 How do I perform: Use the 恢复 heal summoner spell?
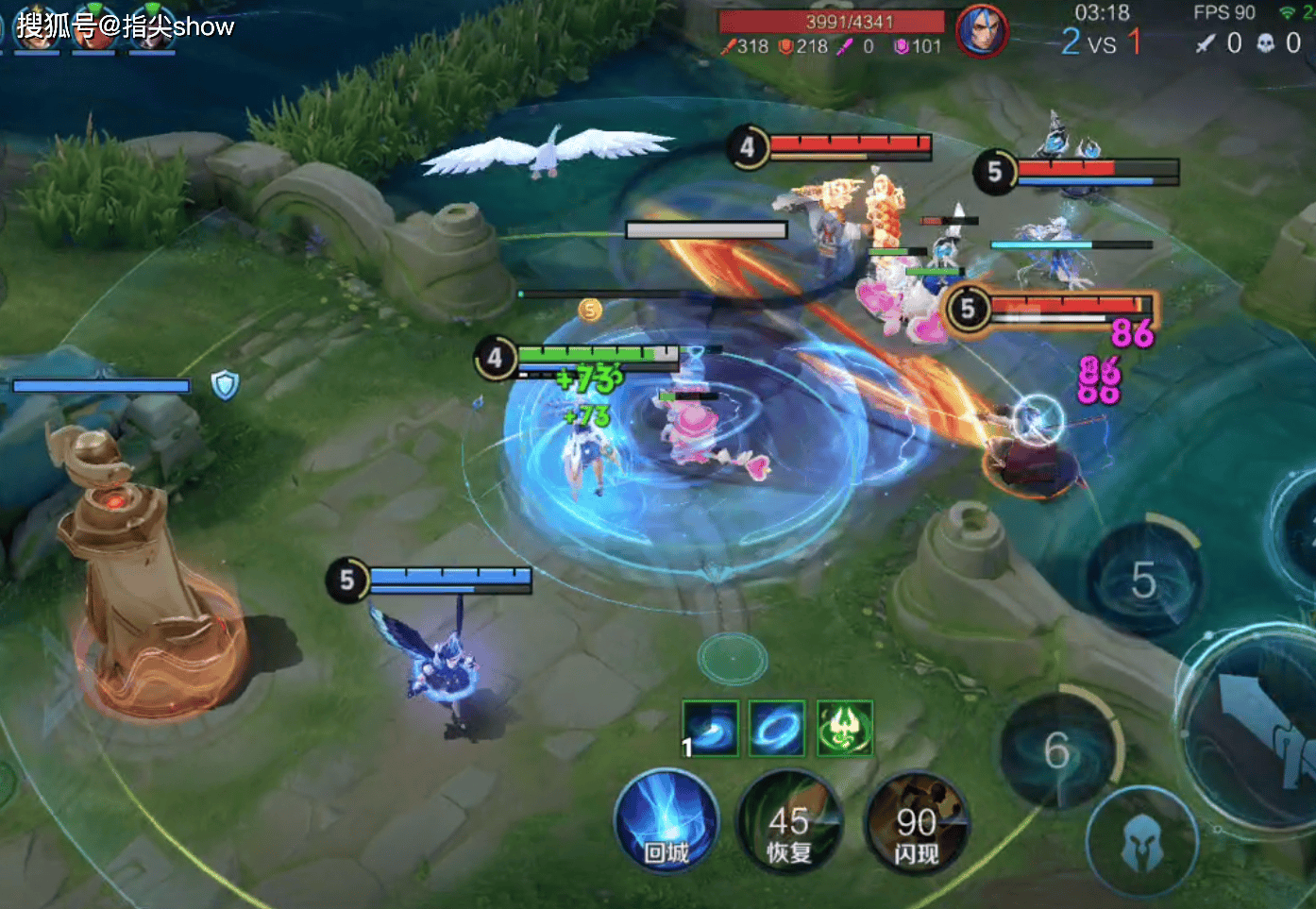point(789,823)
